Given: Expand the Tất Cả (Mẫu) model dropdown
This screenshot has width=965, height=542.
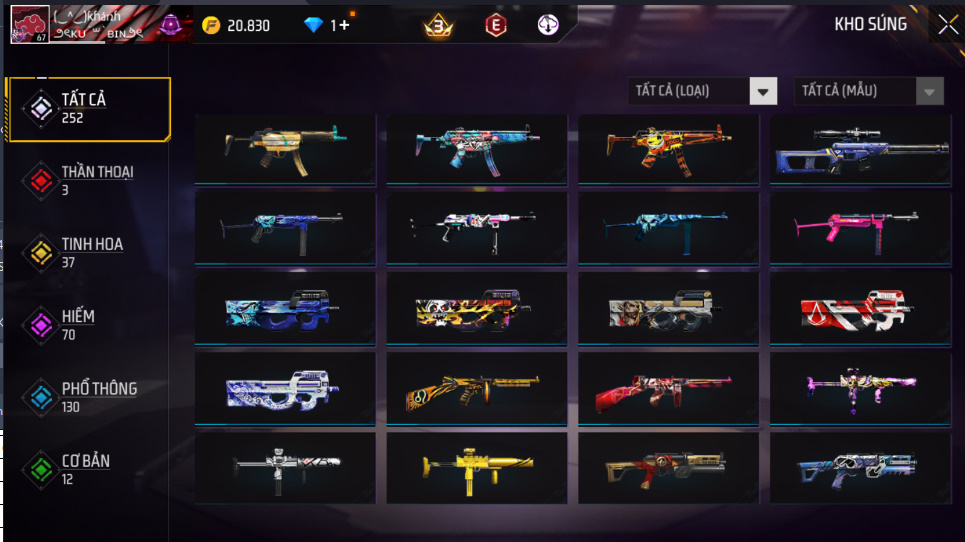Looking at the screenshot, I should click(868, 91).
